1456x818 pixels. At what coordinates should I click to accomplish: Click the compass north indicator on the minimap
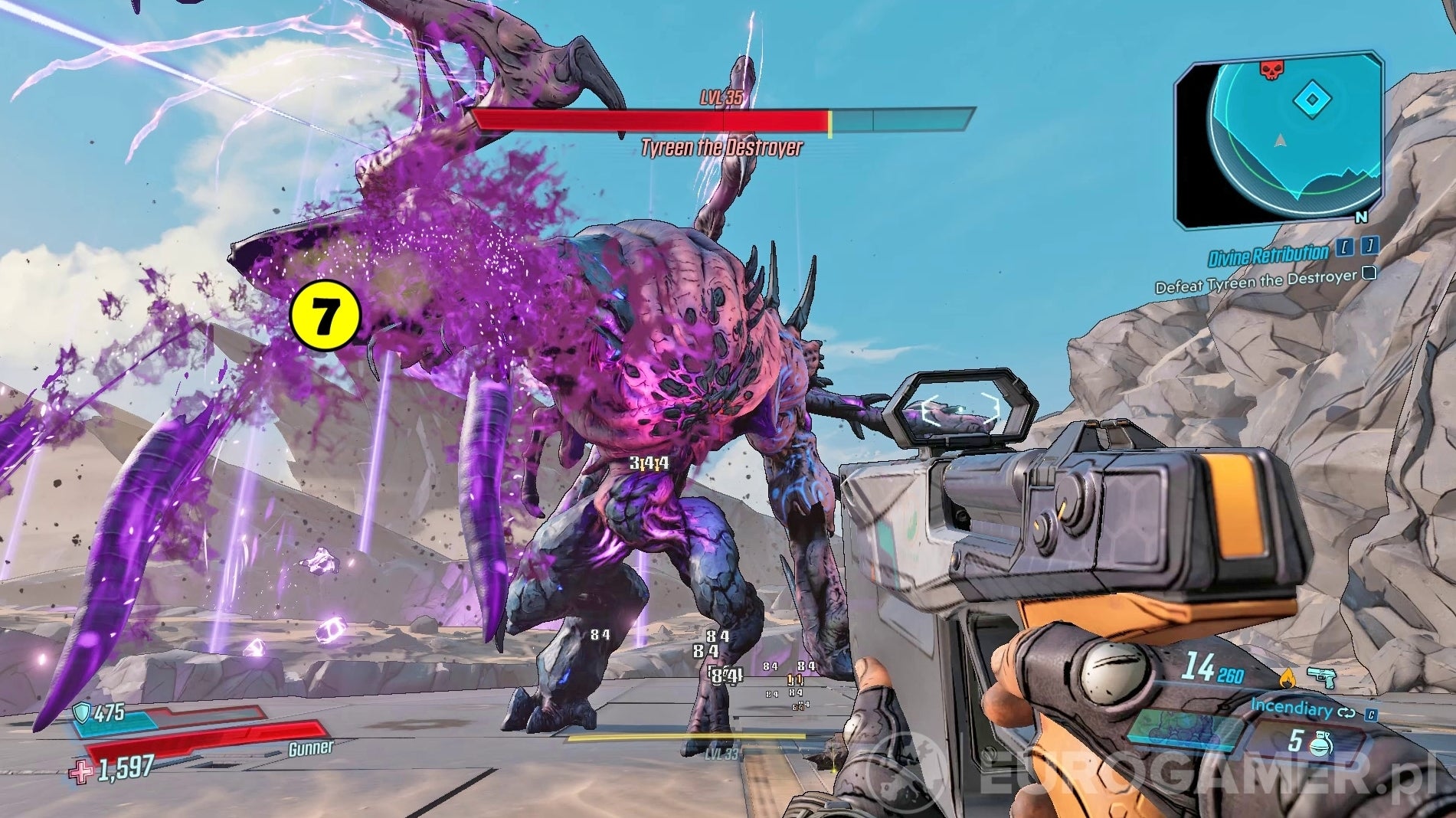(x=1360, y=218)
